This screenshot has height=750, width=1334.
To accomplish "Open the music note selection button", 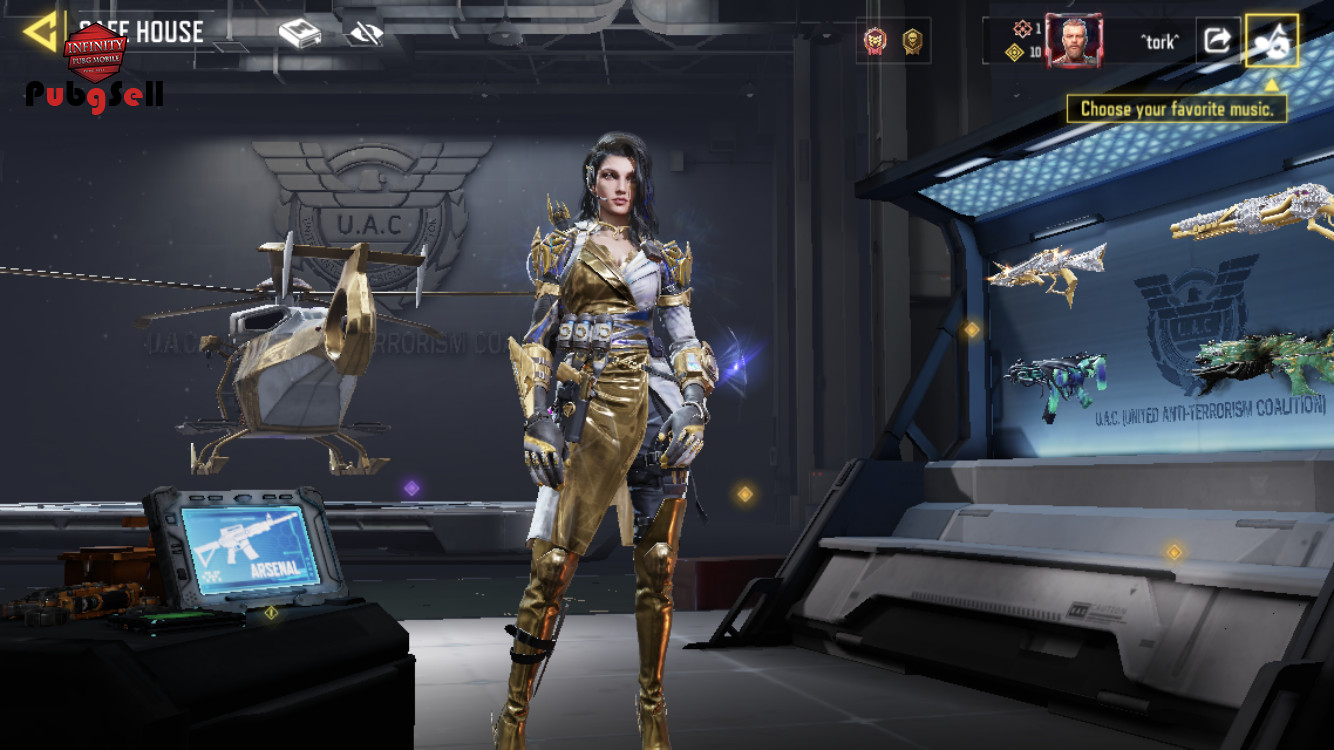I will point(1271,41).
